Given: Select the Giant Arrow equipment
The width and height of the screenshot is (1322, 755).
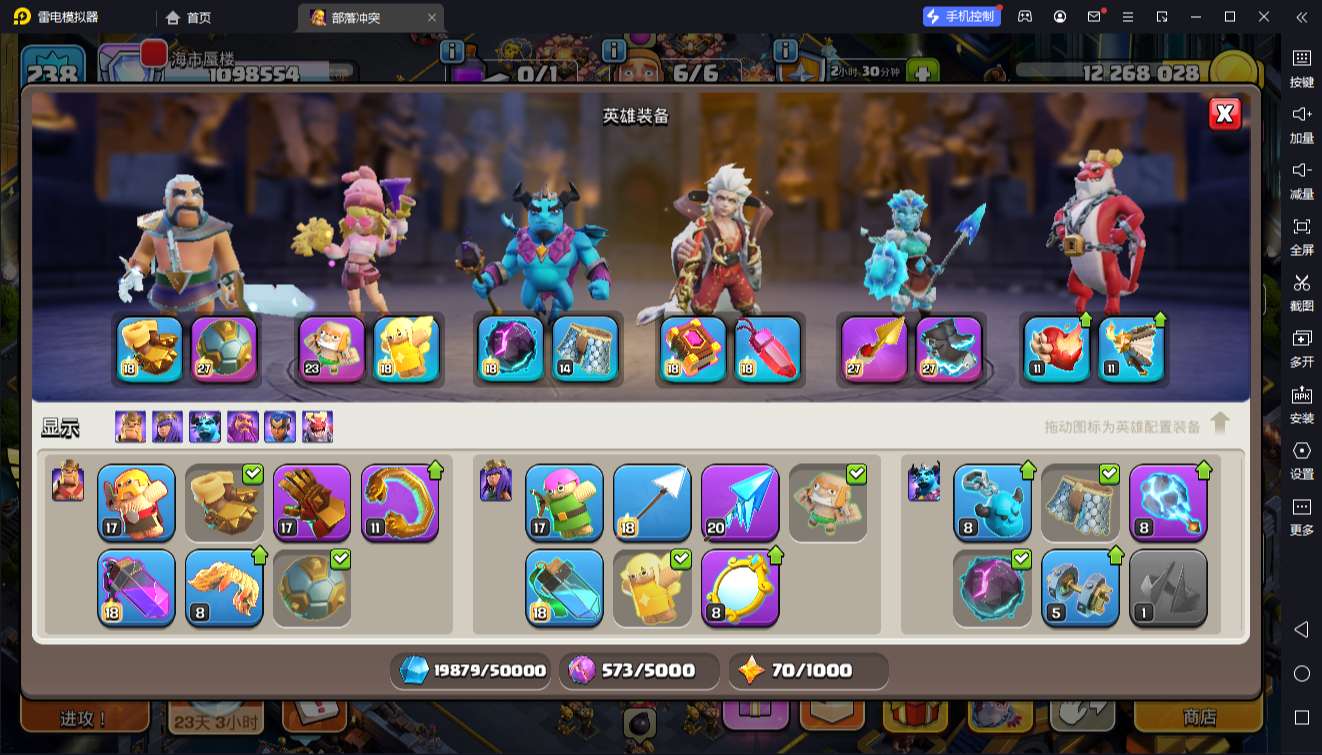Looking at the screenshot, I should 652,502.
